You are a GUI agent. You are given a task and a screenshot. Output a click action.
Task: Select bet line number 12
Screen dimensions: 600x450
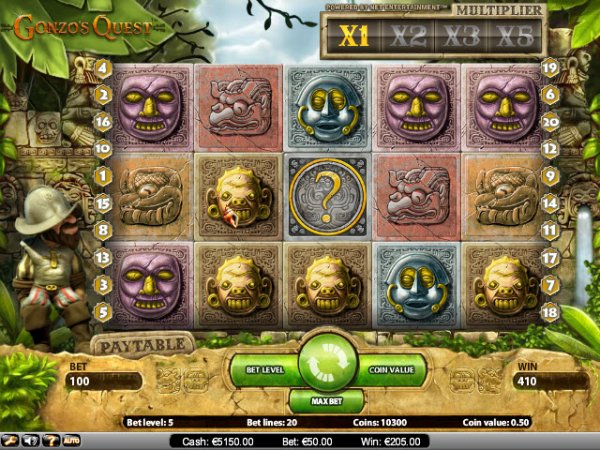tap(549, 147)
